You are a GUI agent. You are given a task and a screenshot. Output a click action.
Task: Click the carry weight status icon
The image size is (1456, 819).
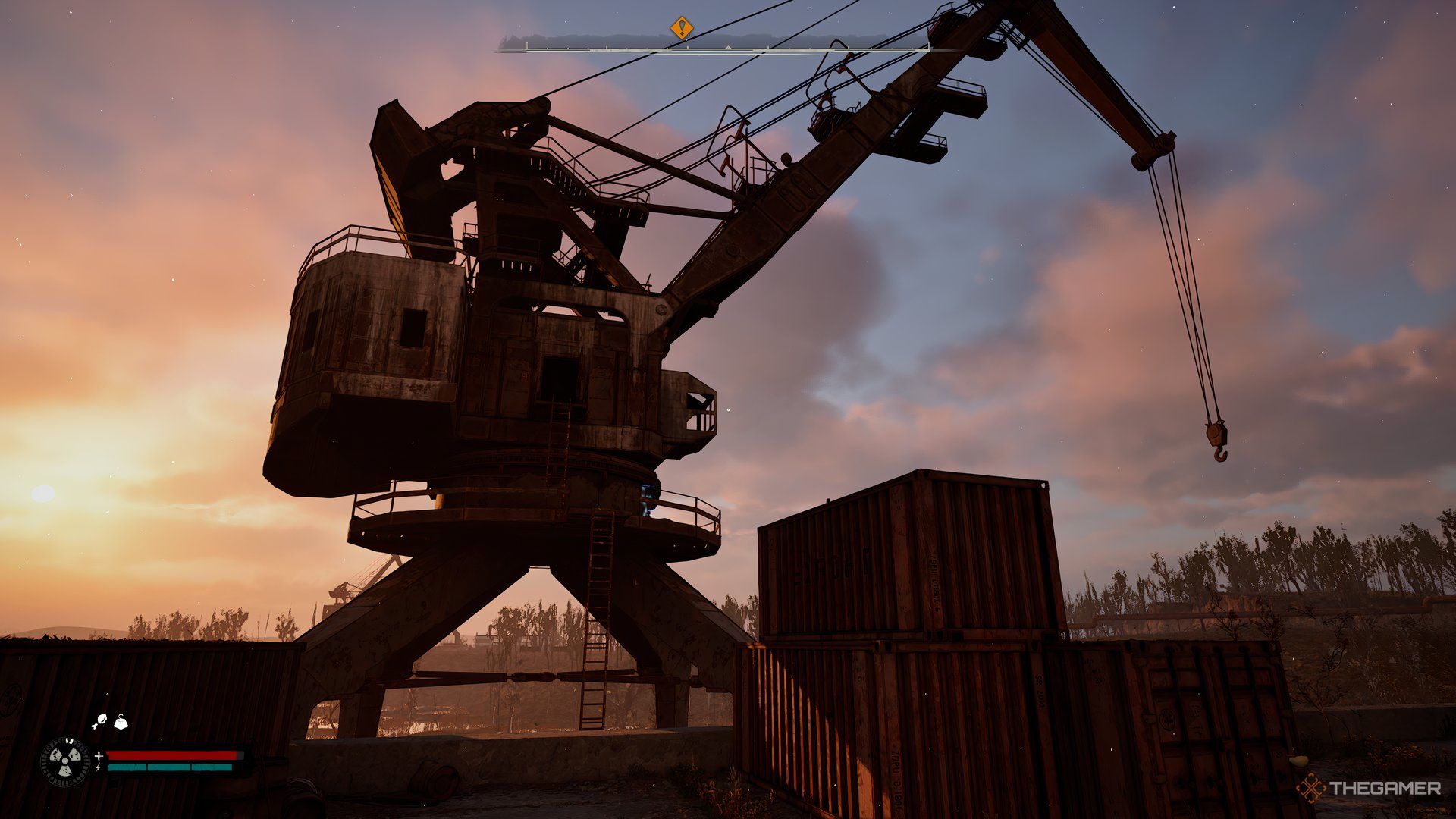[119, 721]
